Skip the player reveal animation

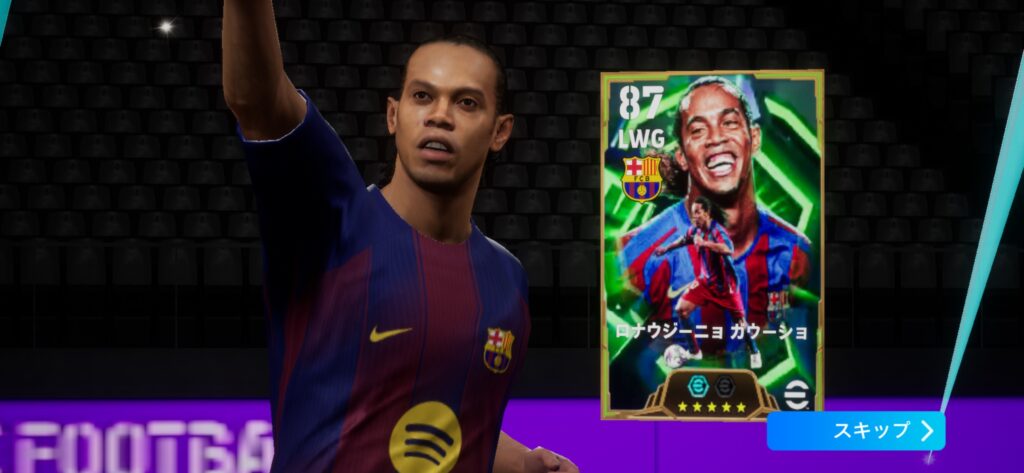click(x=855, y=431)
